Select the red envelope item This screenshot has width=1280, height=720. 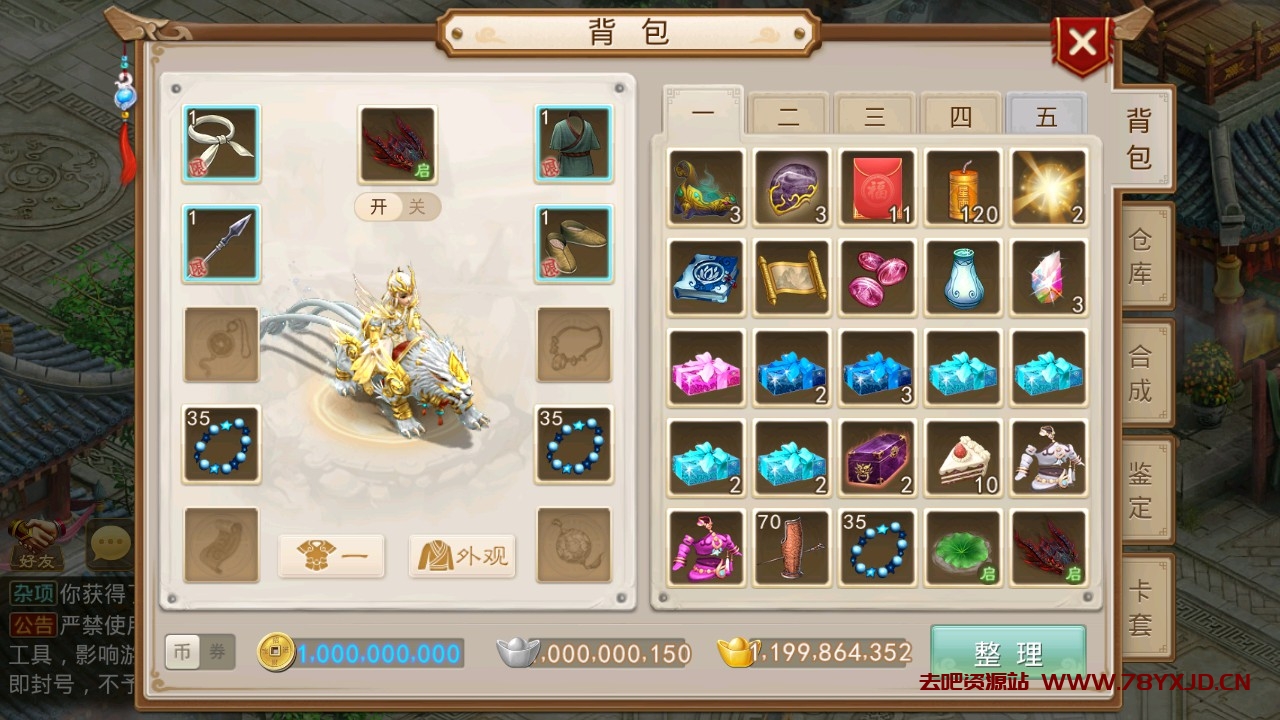point(877,188)
